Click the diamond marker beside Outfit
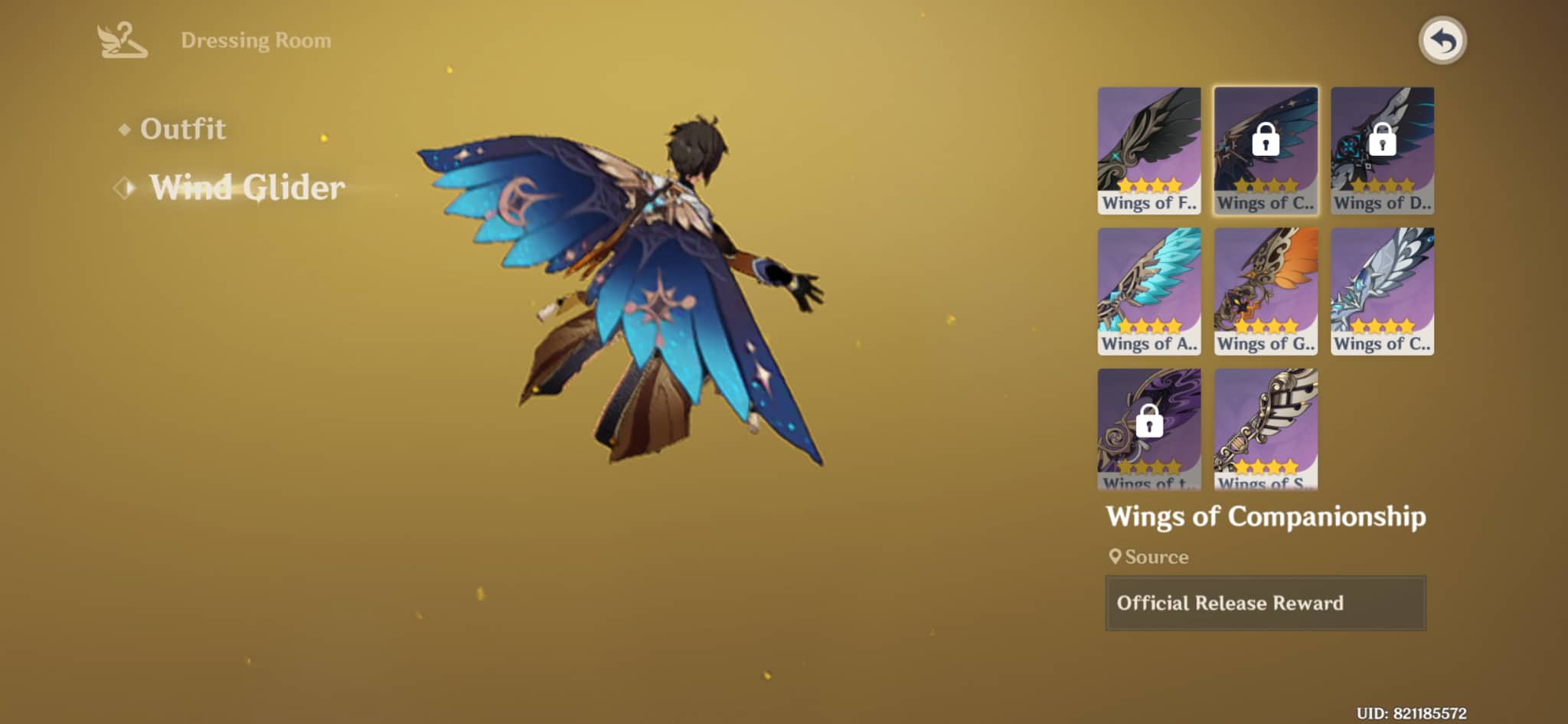 tap(125, 129)
